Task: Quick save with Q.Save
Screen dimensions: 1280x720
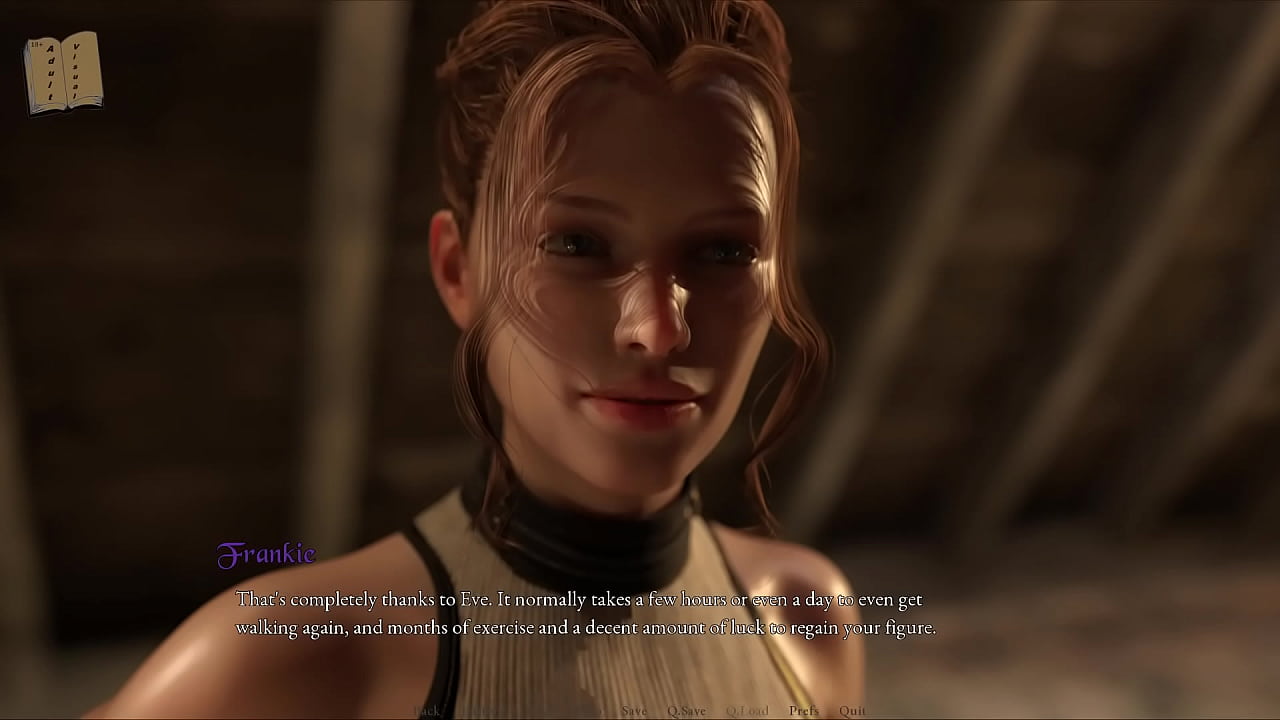Action: point(686,711)
